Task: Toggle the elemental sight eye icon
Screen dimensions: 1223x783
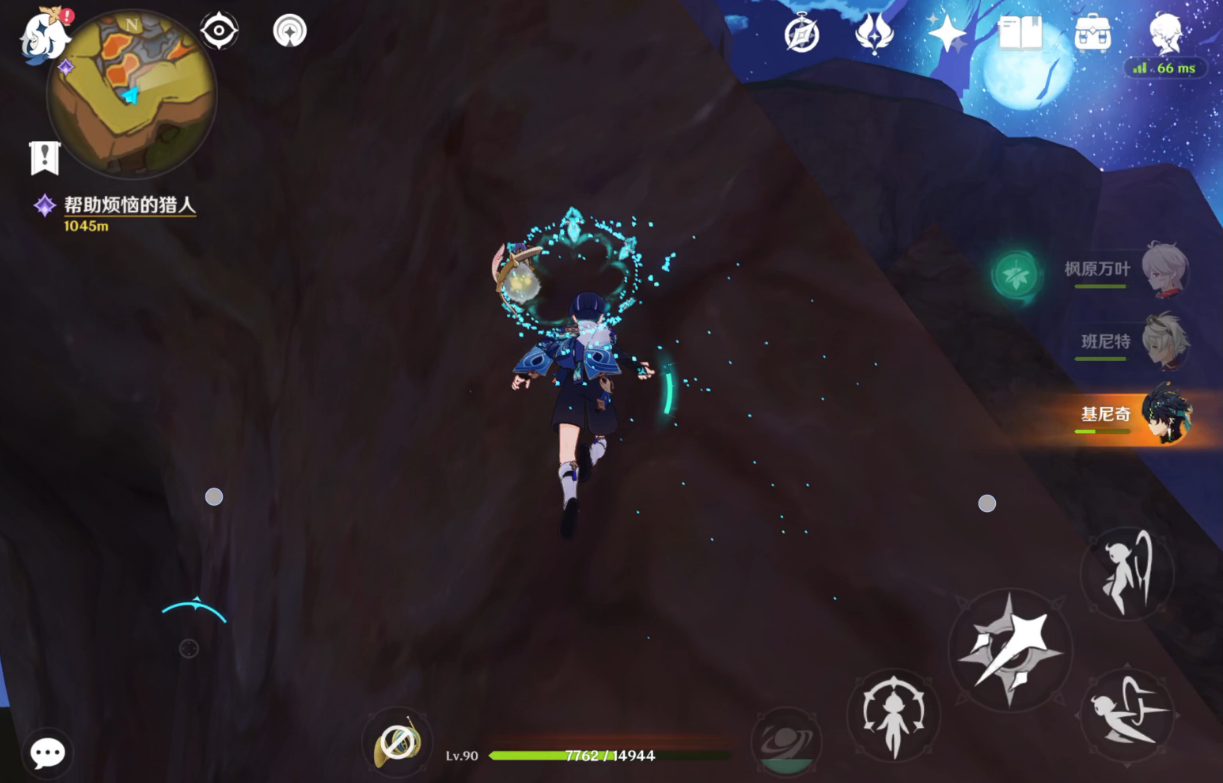Action: 219,31
